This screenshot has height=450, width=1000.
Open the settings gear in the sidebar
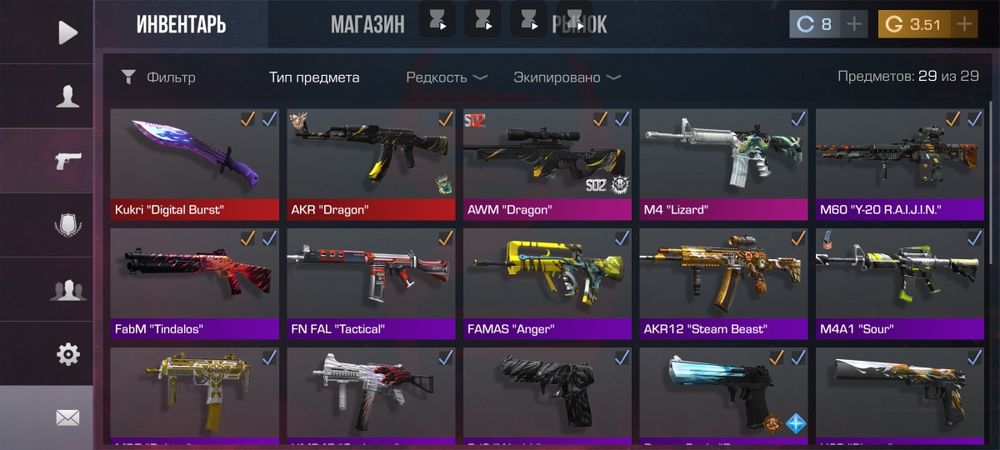[67, 353]
